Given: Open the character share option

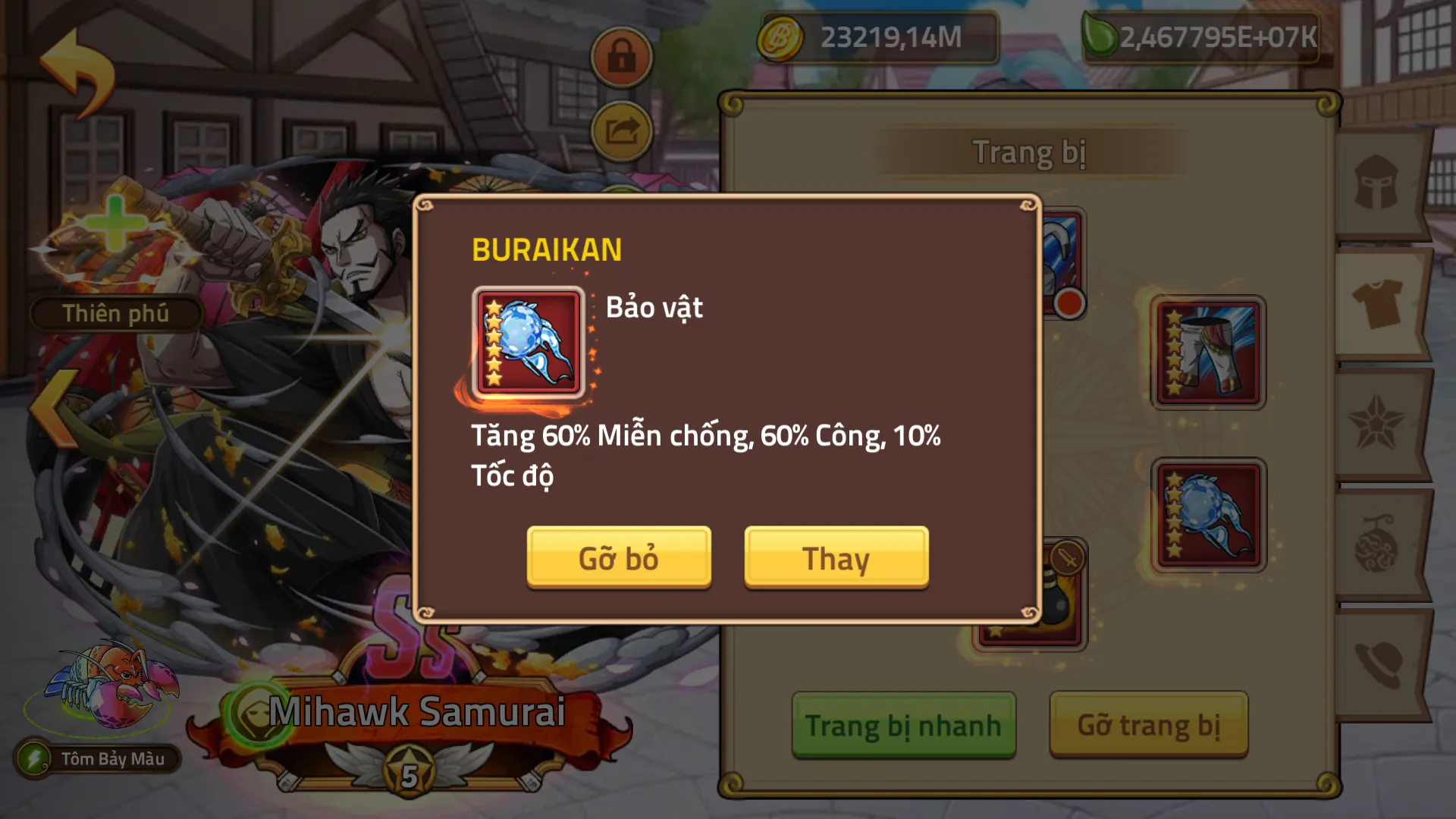Looking at the screenshot, I should (620, 129).
